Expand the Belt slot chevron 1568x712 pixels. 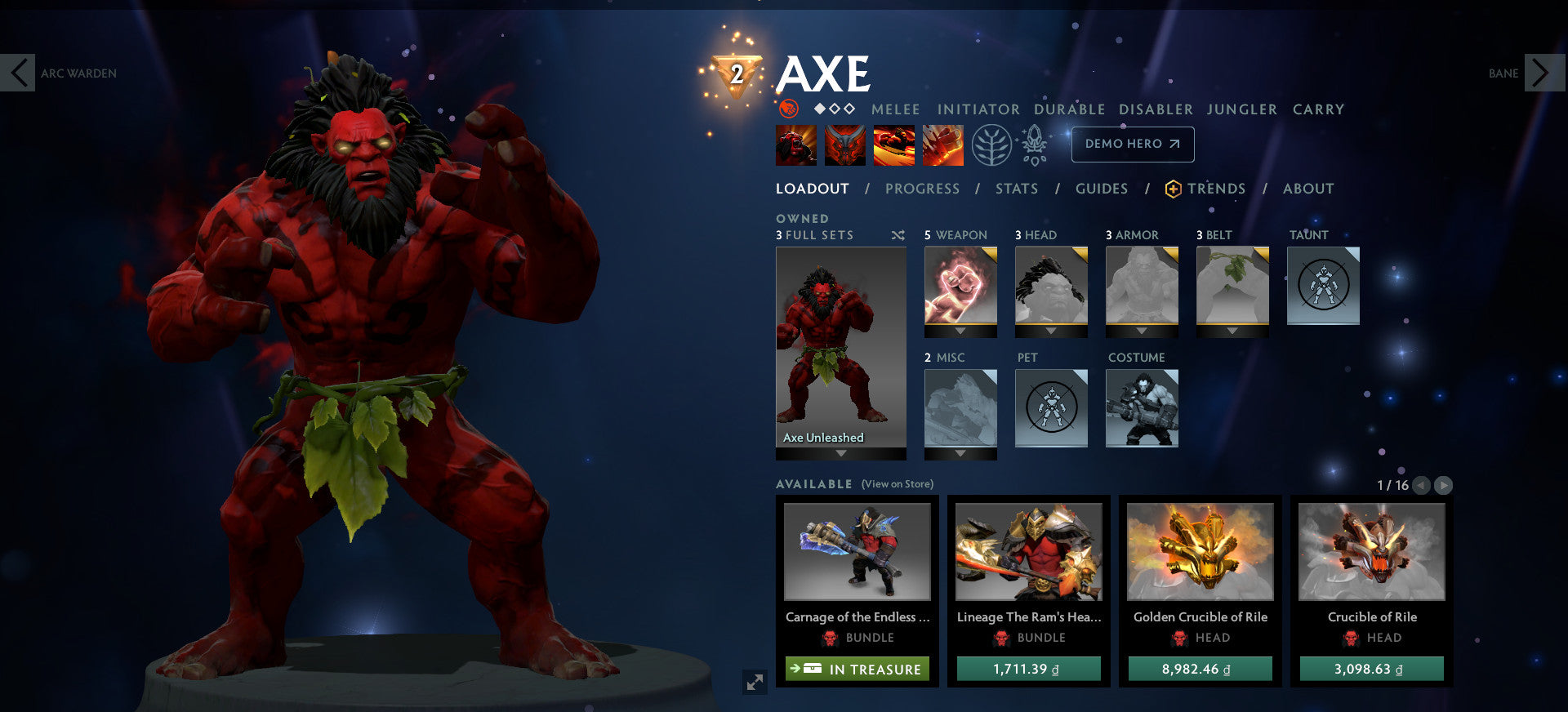point(1232,332)
